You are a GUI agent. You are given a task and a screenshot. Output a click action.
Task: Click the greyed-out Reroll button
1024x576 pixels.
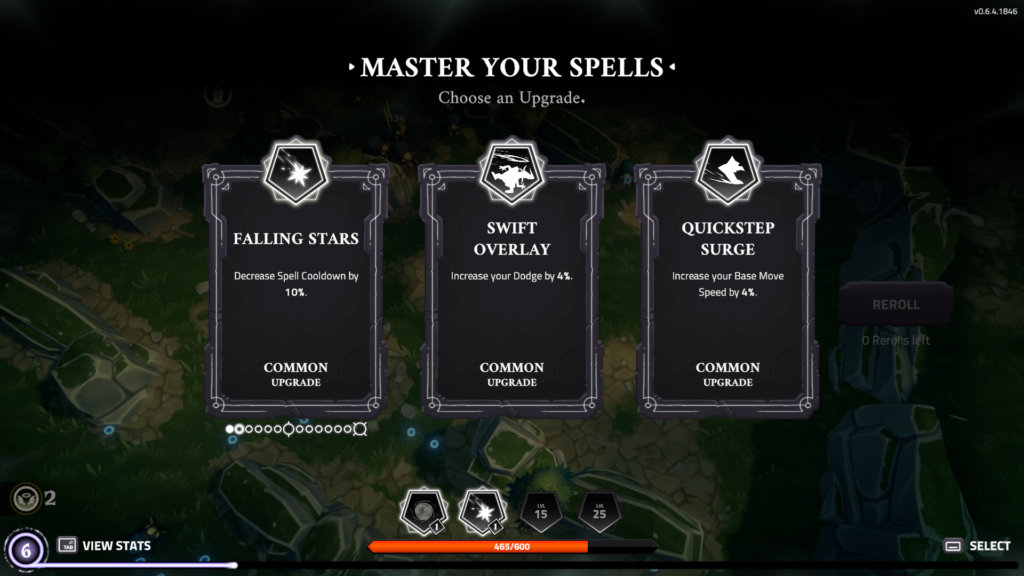click(896, 304)
